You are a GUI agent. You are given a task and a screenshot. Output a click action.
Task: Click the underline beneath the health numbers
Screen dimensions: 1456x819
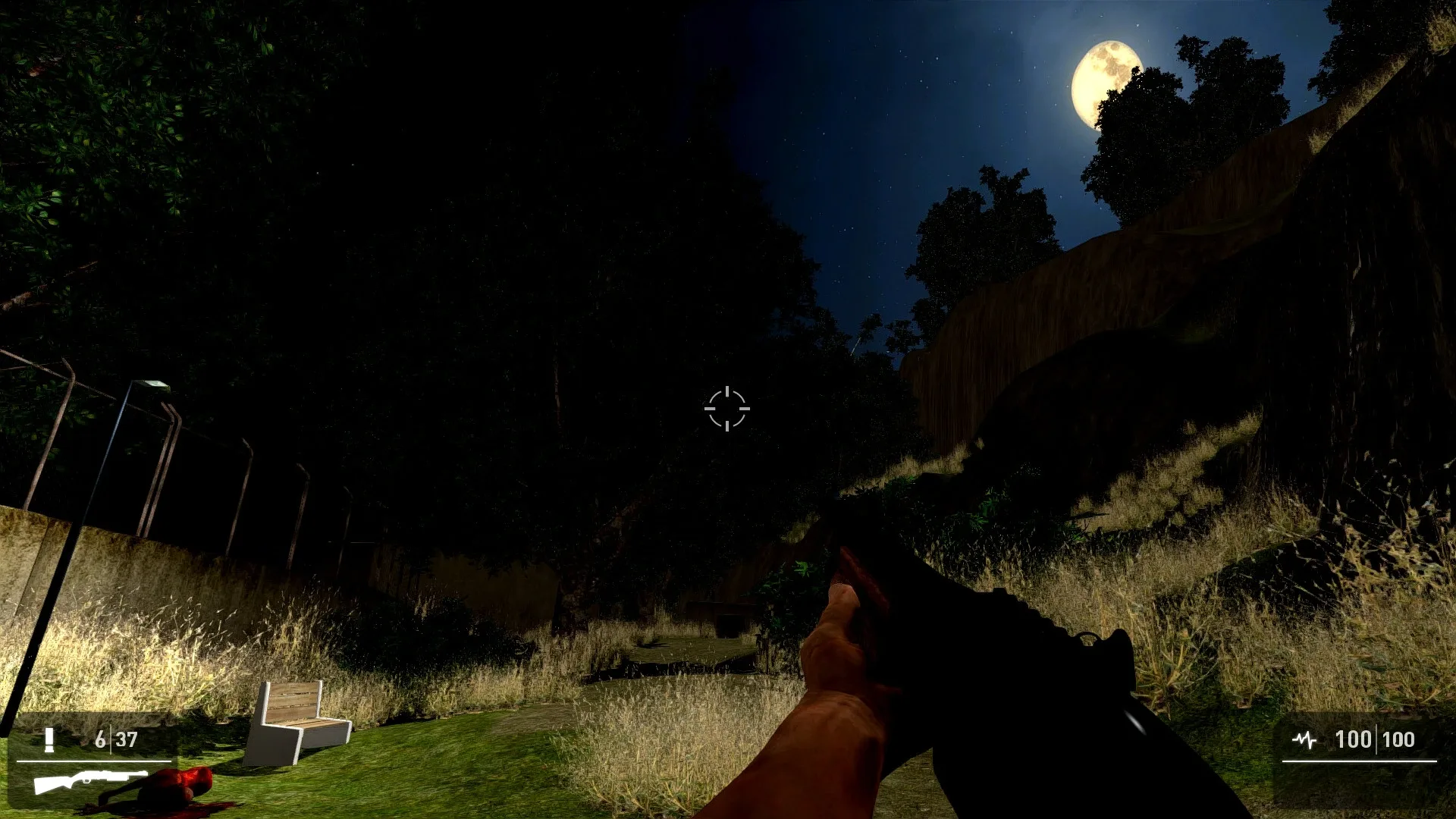point(1360,761)
